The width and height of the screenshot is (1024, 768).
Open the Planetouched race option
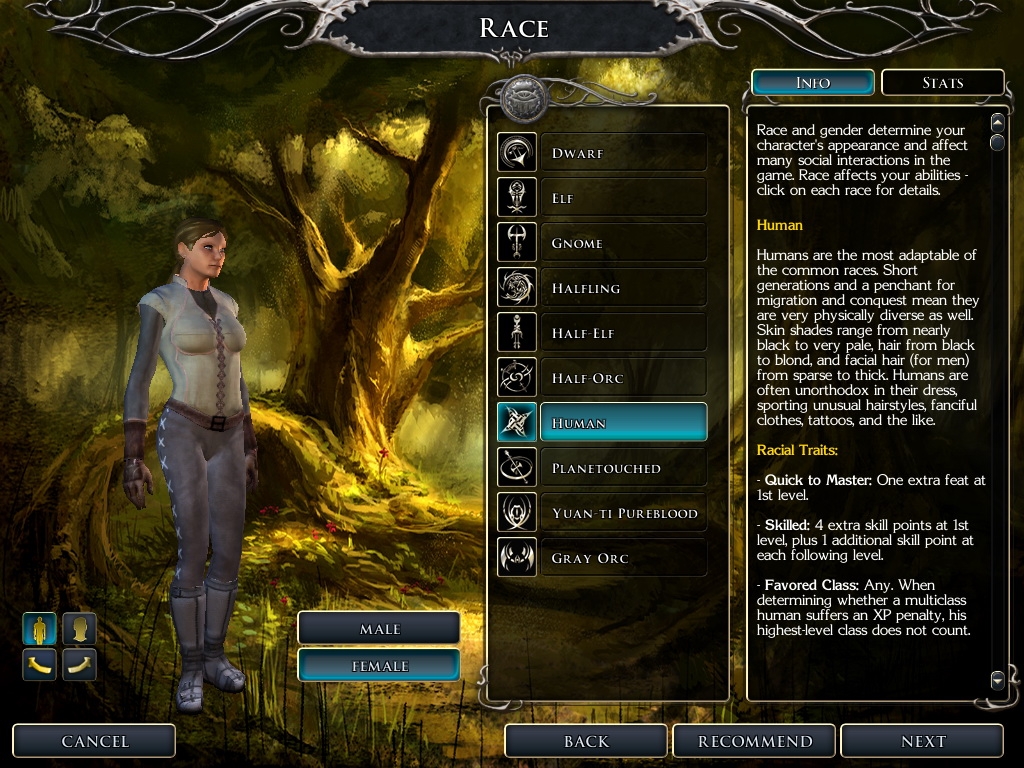tap(622, 468)
